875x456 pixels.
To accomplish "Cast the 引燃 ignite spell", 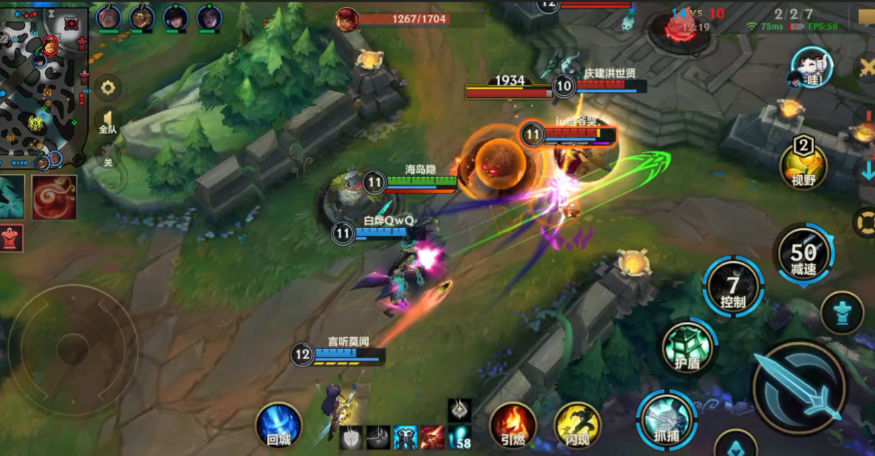I will pyautogui.click(x=513, y=424).
